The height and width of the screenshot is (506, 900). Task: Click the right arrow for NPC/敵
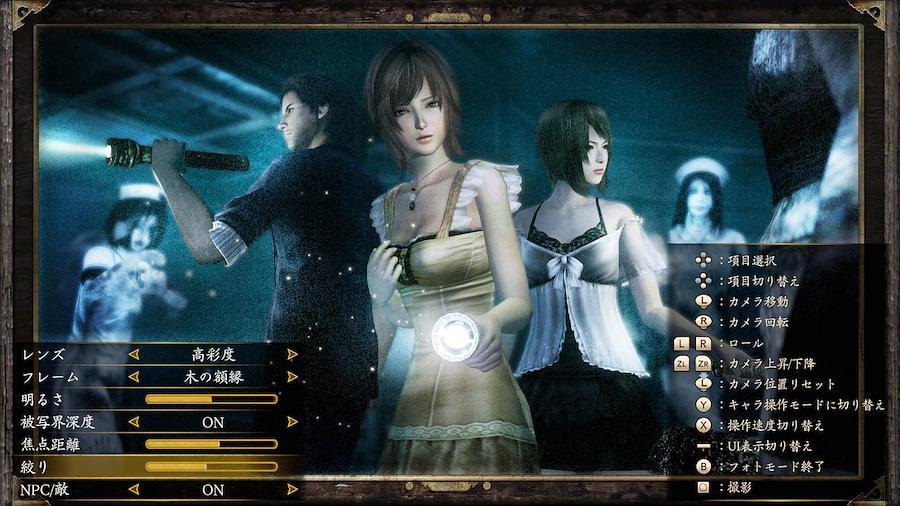292,490
